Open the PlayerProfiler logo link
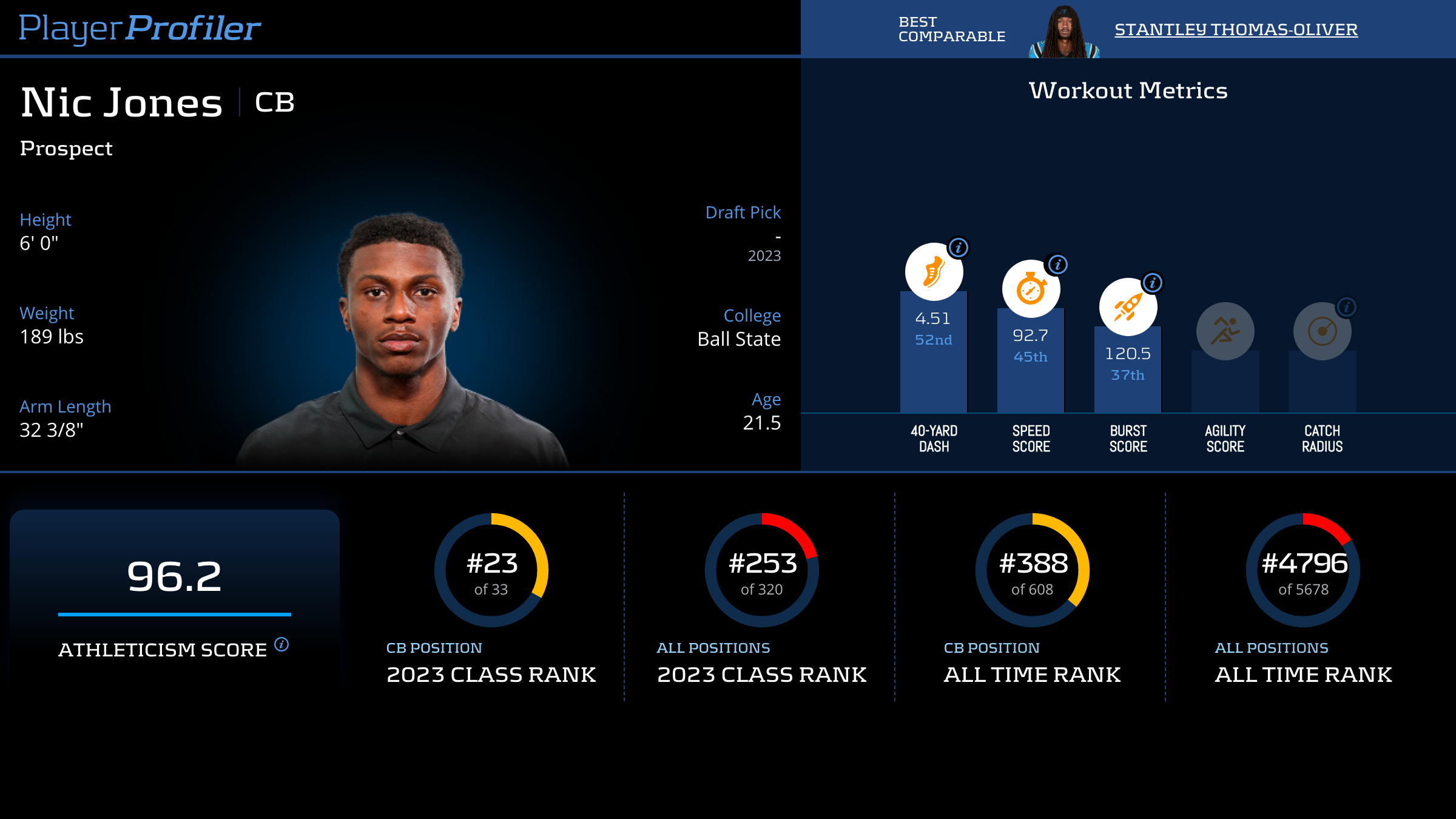 tap(140, 29)
